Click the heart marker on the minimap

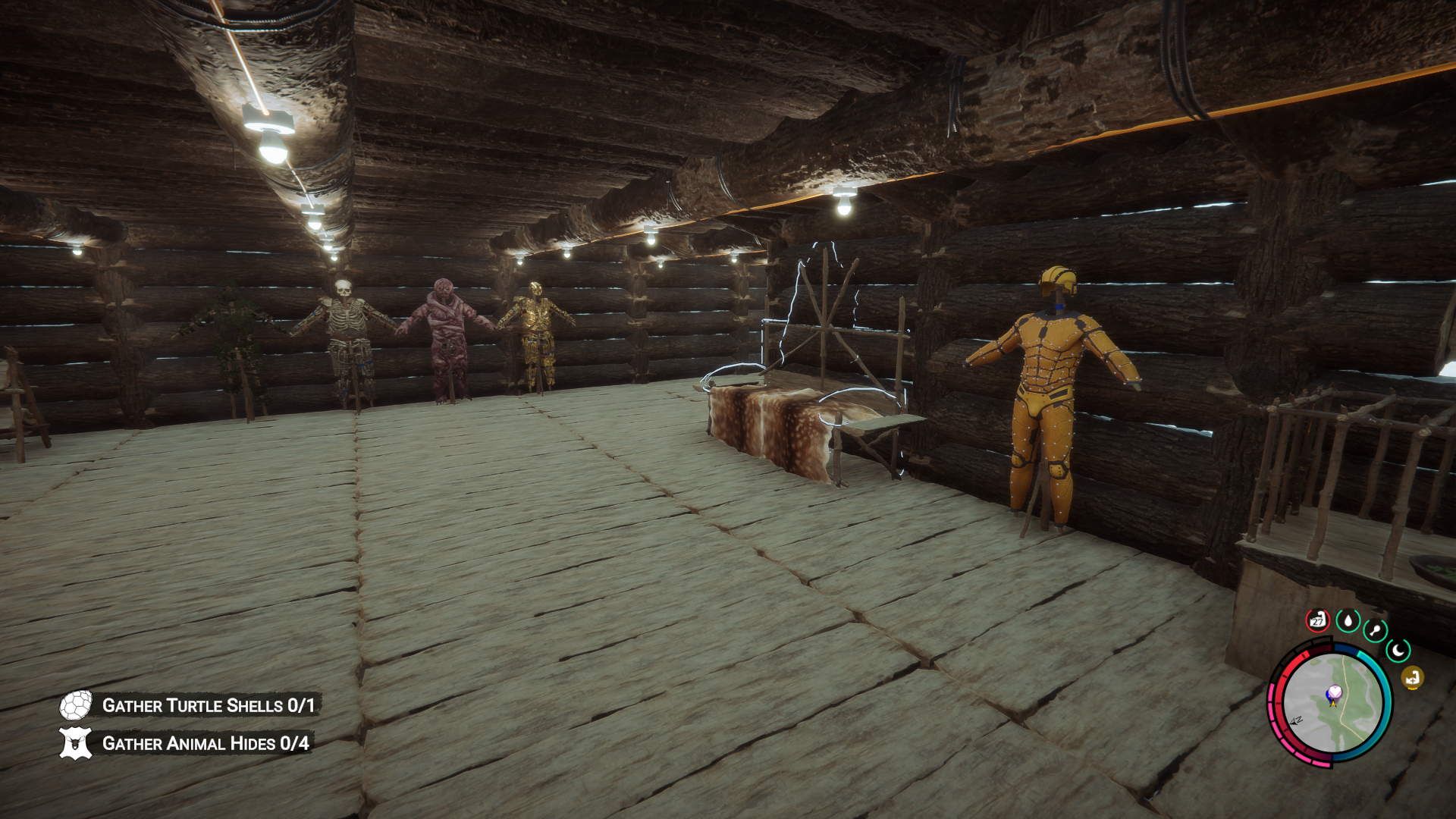[1334, 692]
